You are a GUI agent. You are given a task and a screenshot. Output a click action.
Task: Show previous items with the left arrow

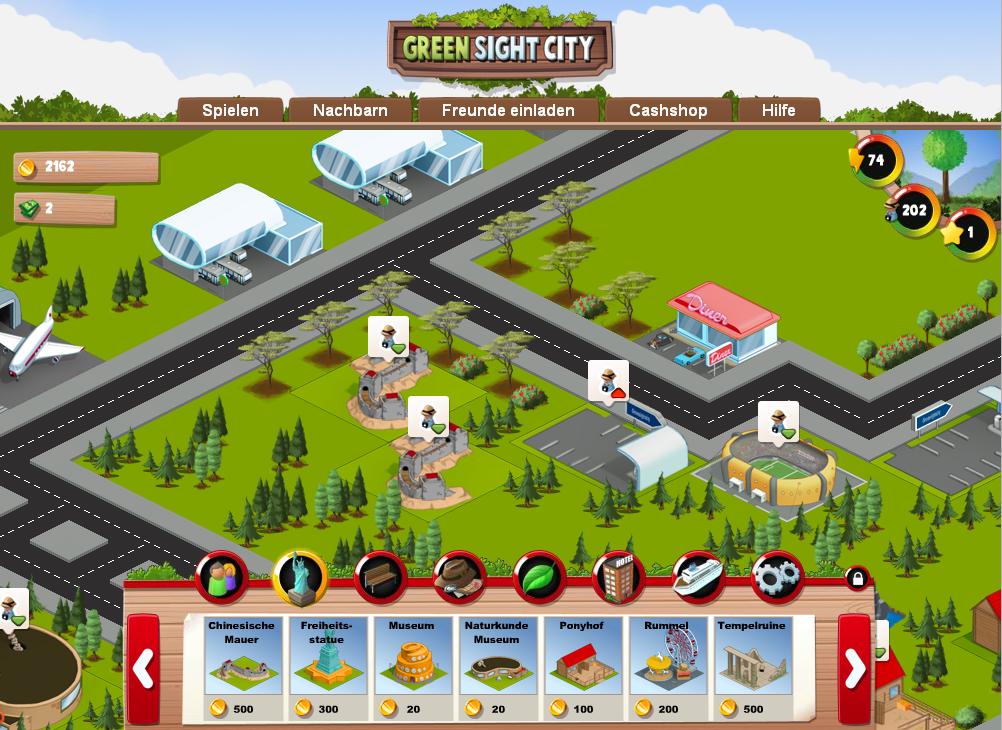tap(143, 669)
